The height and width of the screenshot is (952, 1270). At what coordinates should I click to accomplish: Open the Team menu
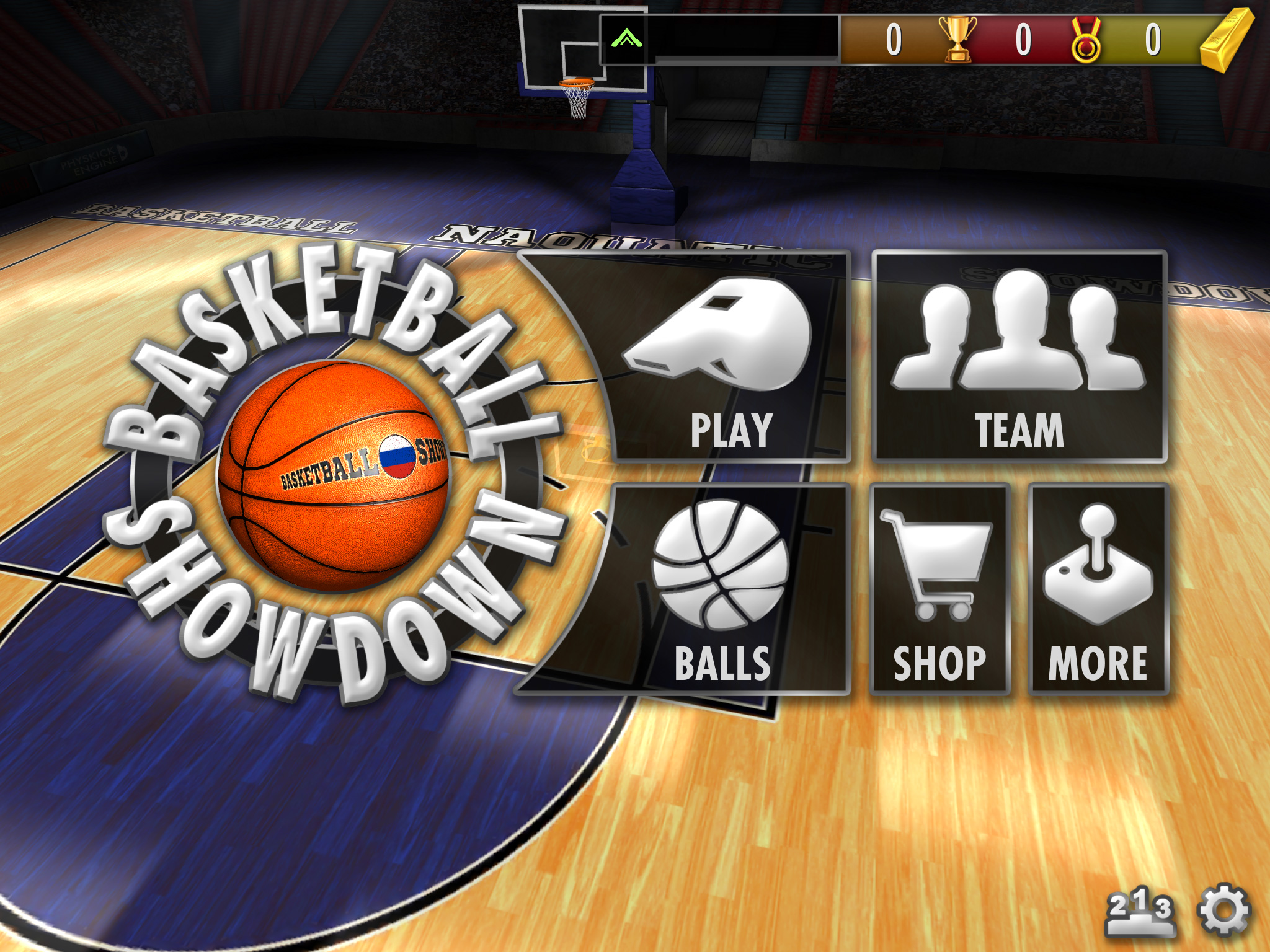pos(1018,357)
